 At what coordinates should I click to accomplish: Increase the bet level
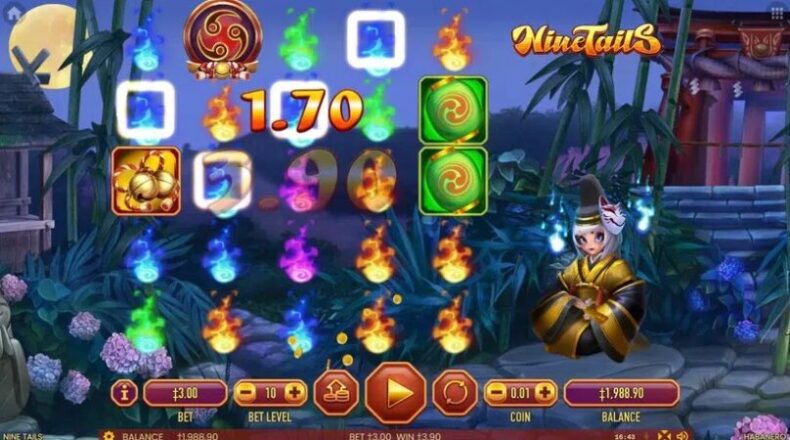tap(296, 392)
